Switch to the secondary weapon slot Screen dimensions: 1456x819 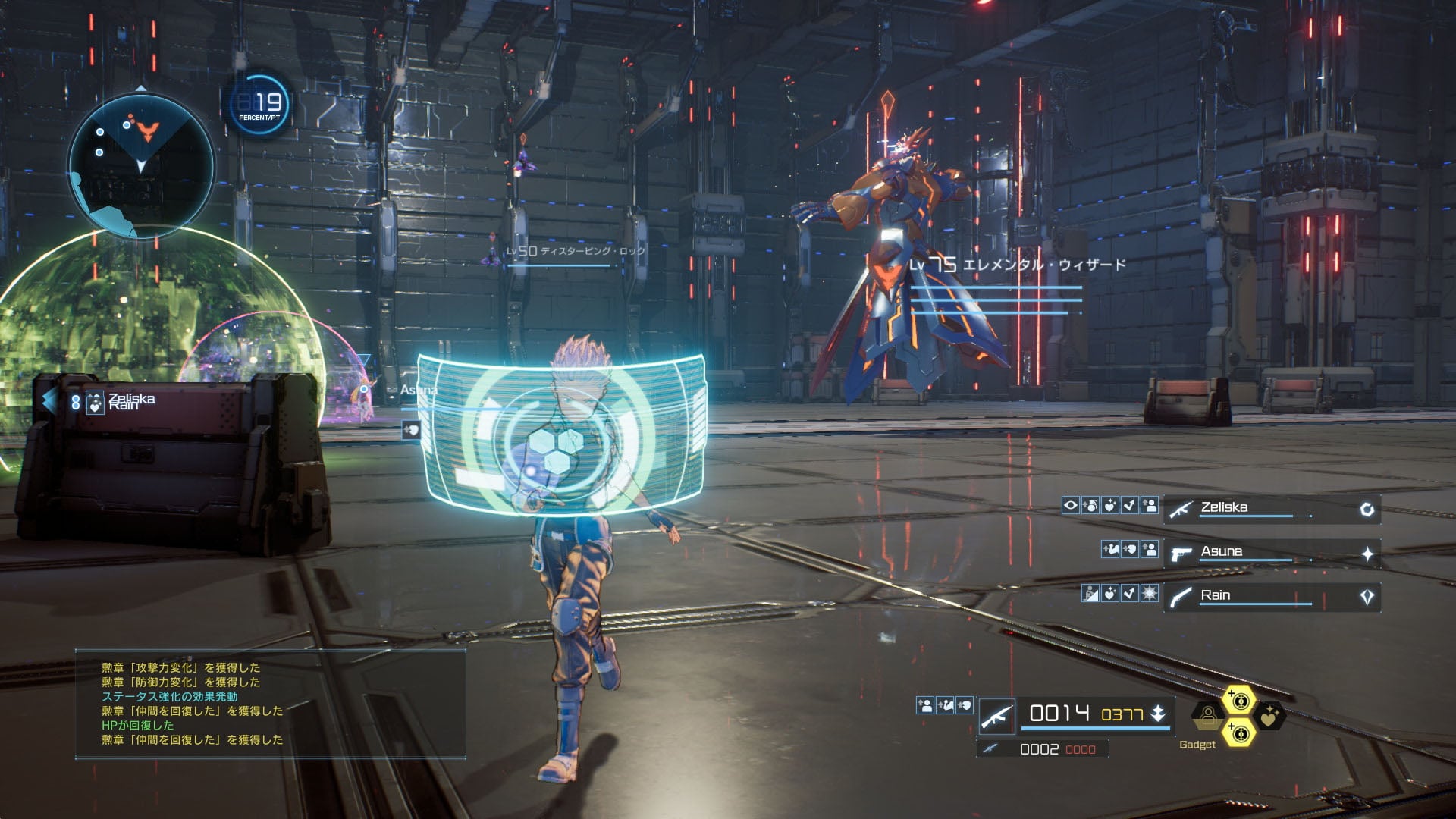point(1042,749)
